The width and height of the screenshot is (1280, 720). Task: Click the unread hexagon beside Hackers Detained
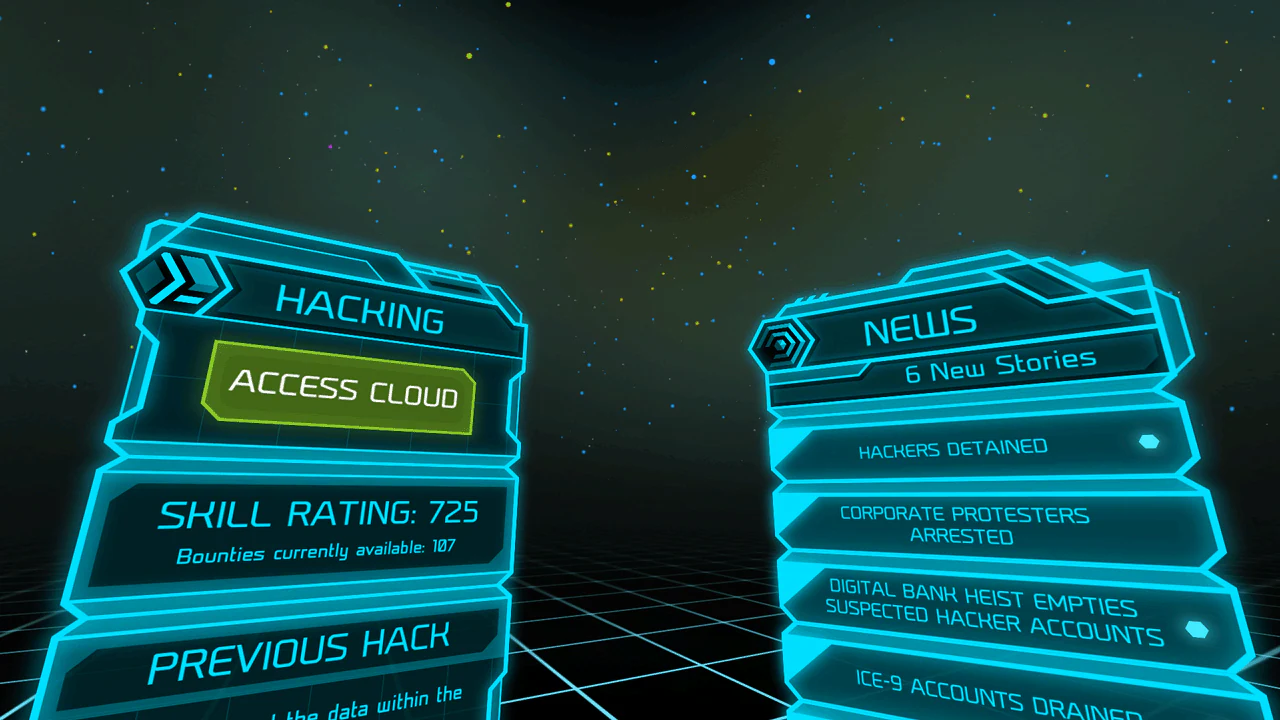tap(1148, 440)
